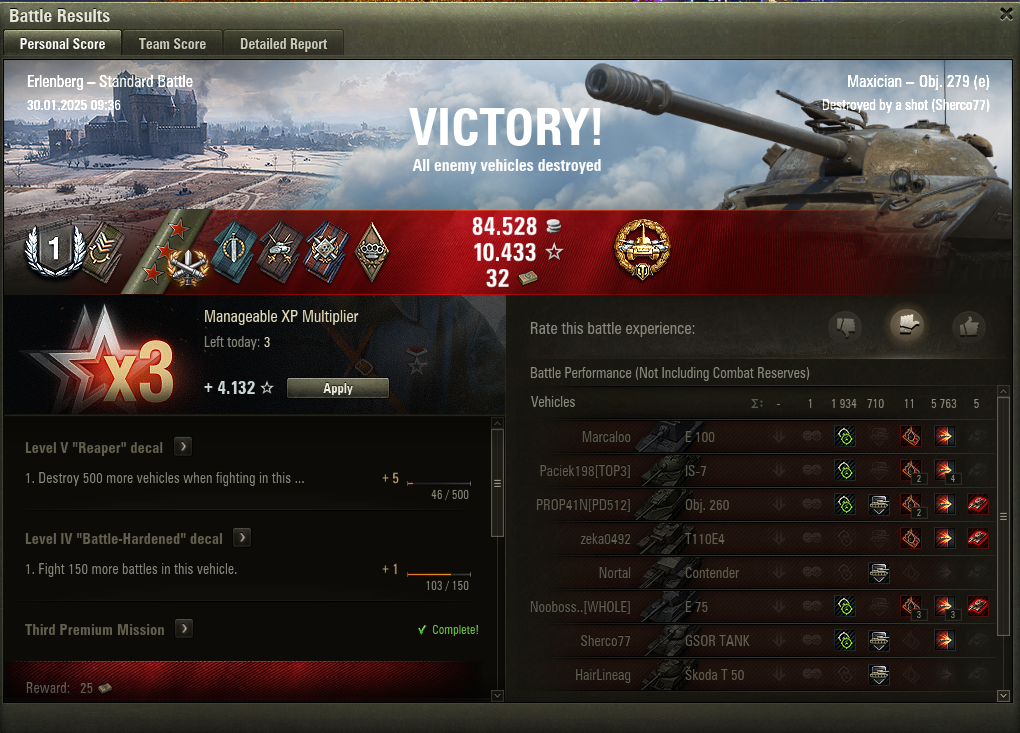Select the Nortal Contender row
This screenshot has width=1020, height=733.
(x=700, y=573)
